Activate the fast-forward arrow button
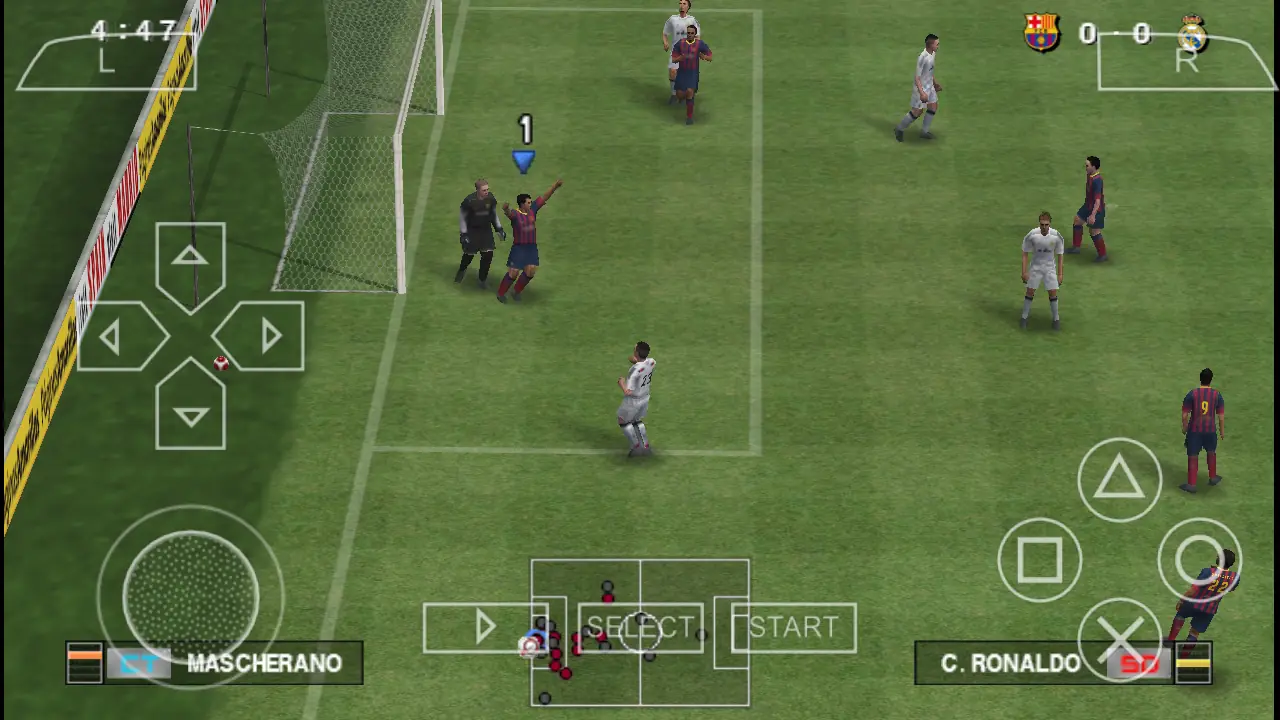 tap(485, 628)
